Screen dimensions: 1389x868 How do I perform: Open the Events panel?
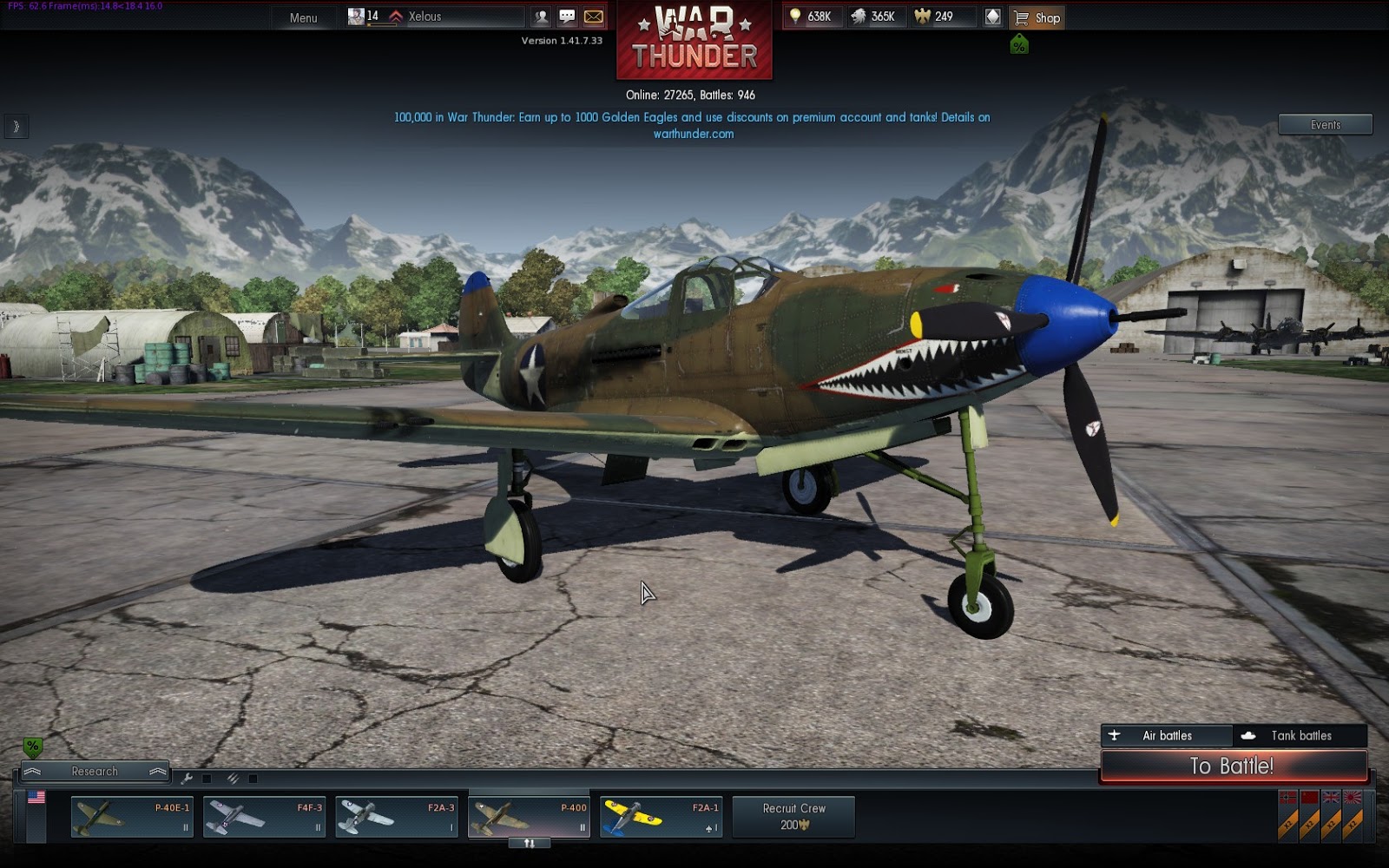click(x=1325, y=125)
